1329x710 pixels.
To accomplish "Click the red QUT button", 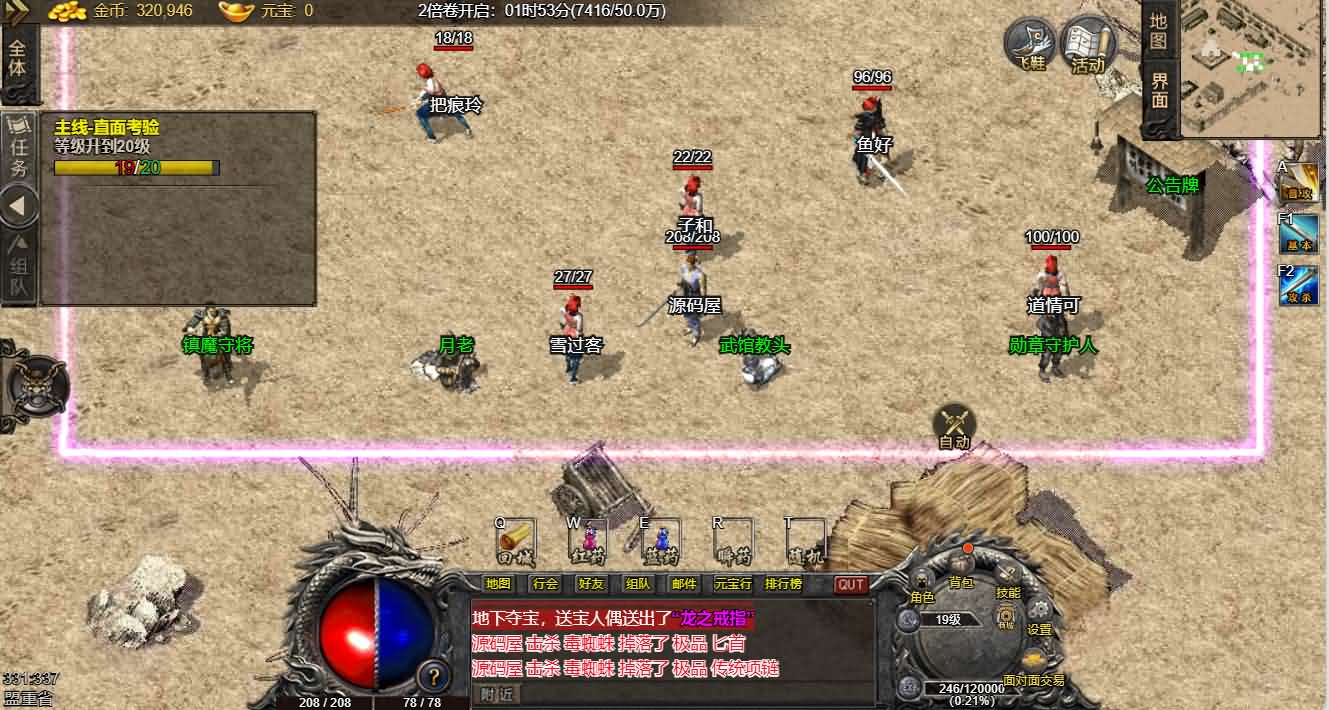I will [851, 584].
